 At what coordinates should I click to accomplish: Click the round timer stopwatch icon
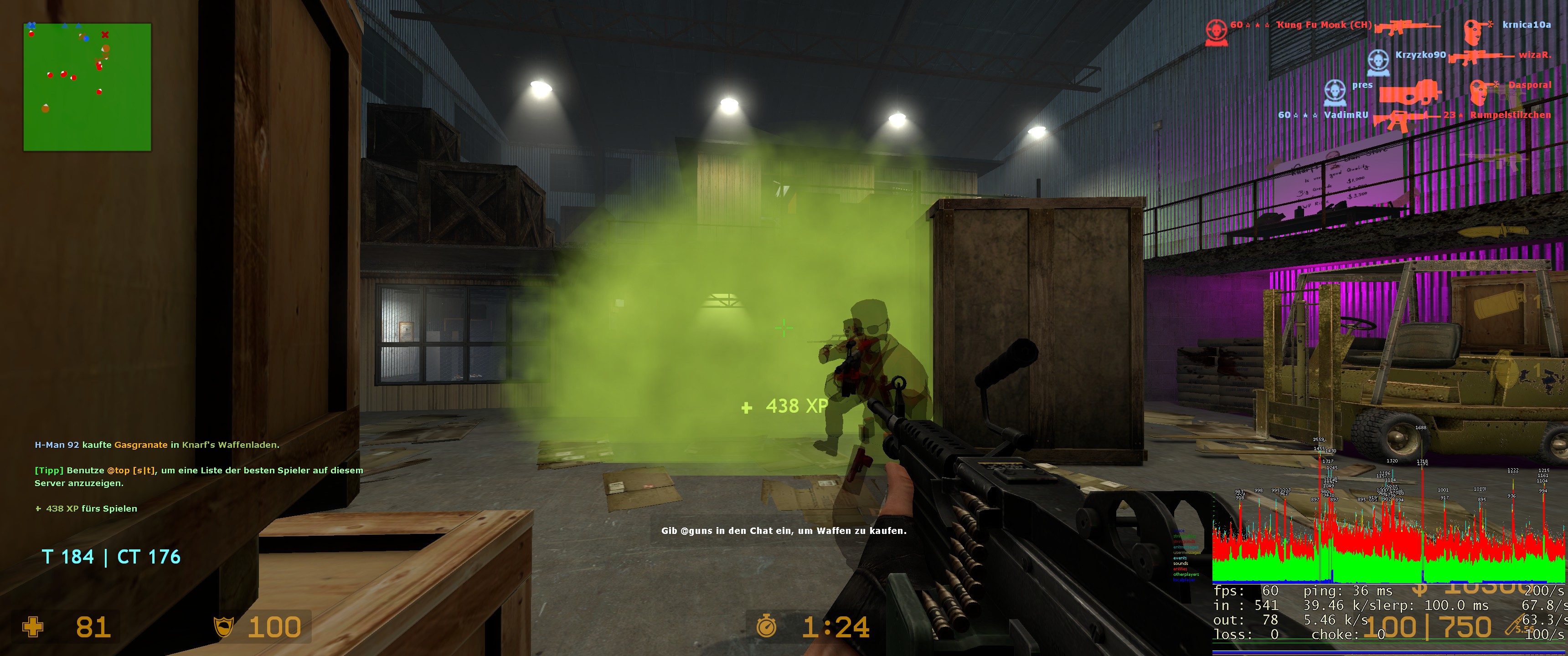click(766, 627)
